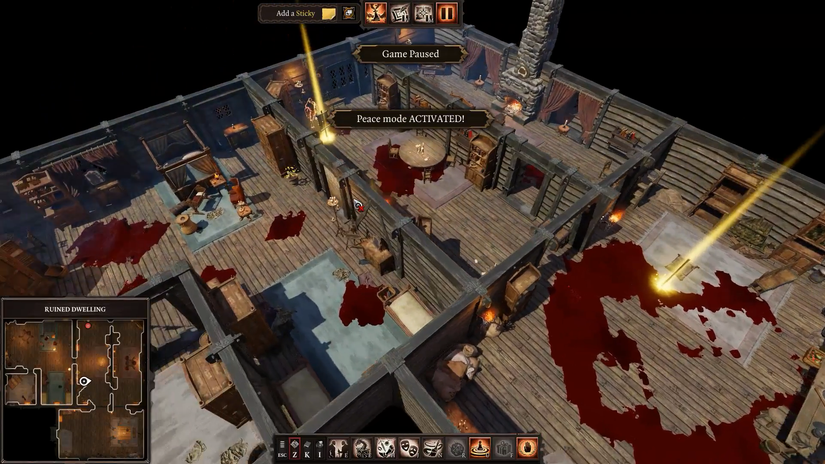Screen dimensions: 825x464
Task: Open the scroll map icon in top bar
Action: 400,13
